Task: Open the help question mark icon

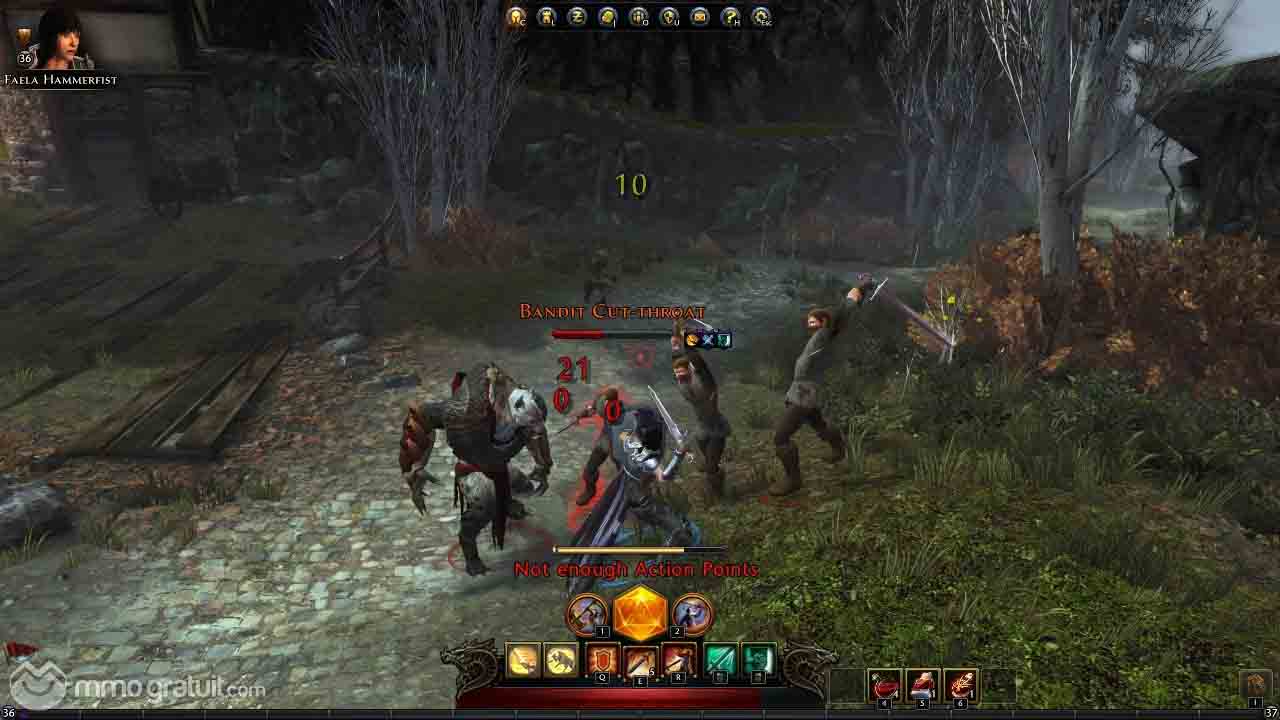Action: point(730,16)
